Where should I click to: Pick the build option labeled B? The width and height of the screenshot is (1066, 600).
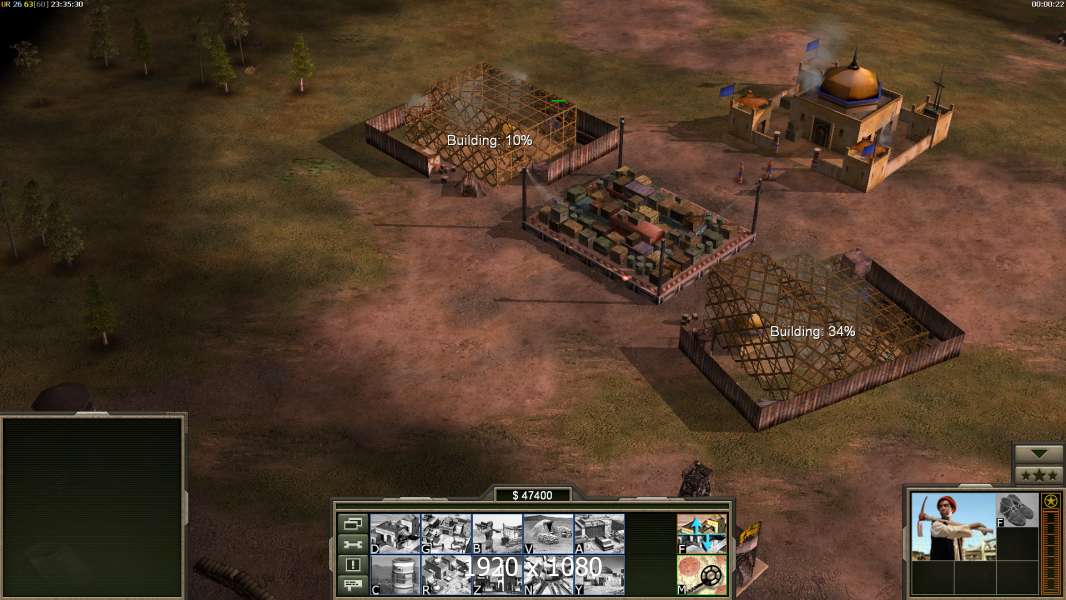[x=497, y=534]
